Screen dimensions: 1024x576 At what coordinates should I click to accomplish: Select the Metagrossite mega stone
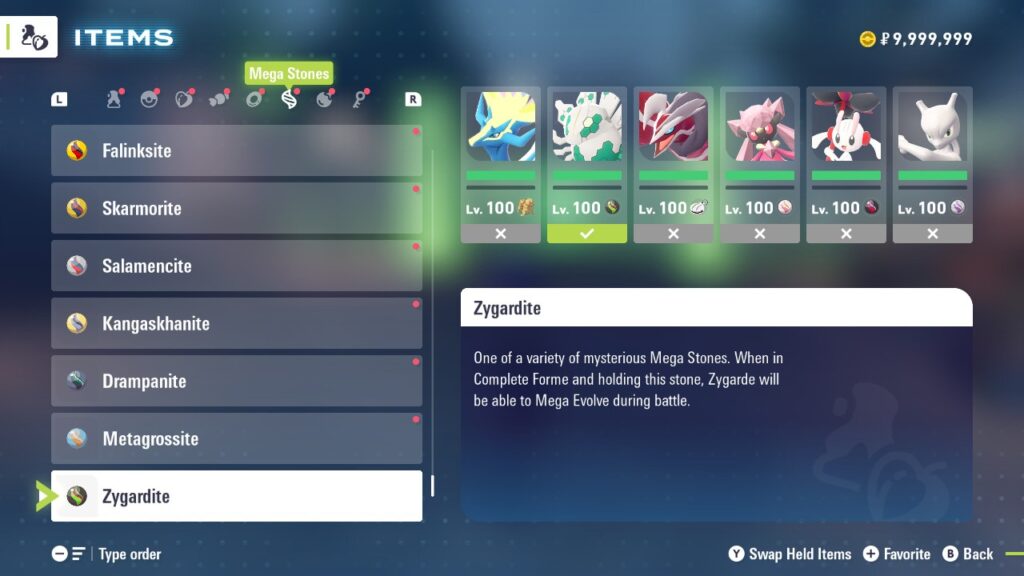click(x=236, y=439)
